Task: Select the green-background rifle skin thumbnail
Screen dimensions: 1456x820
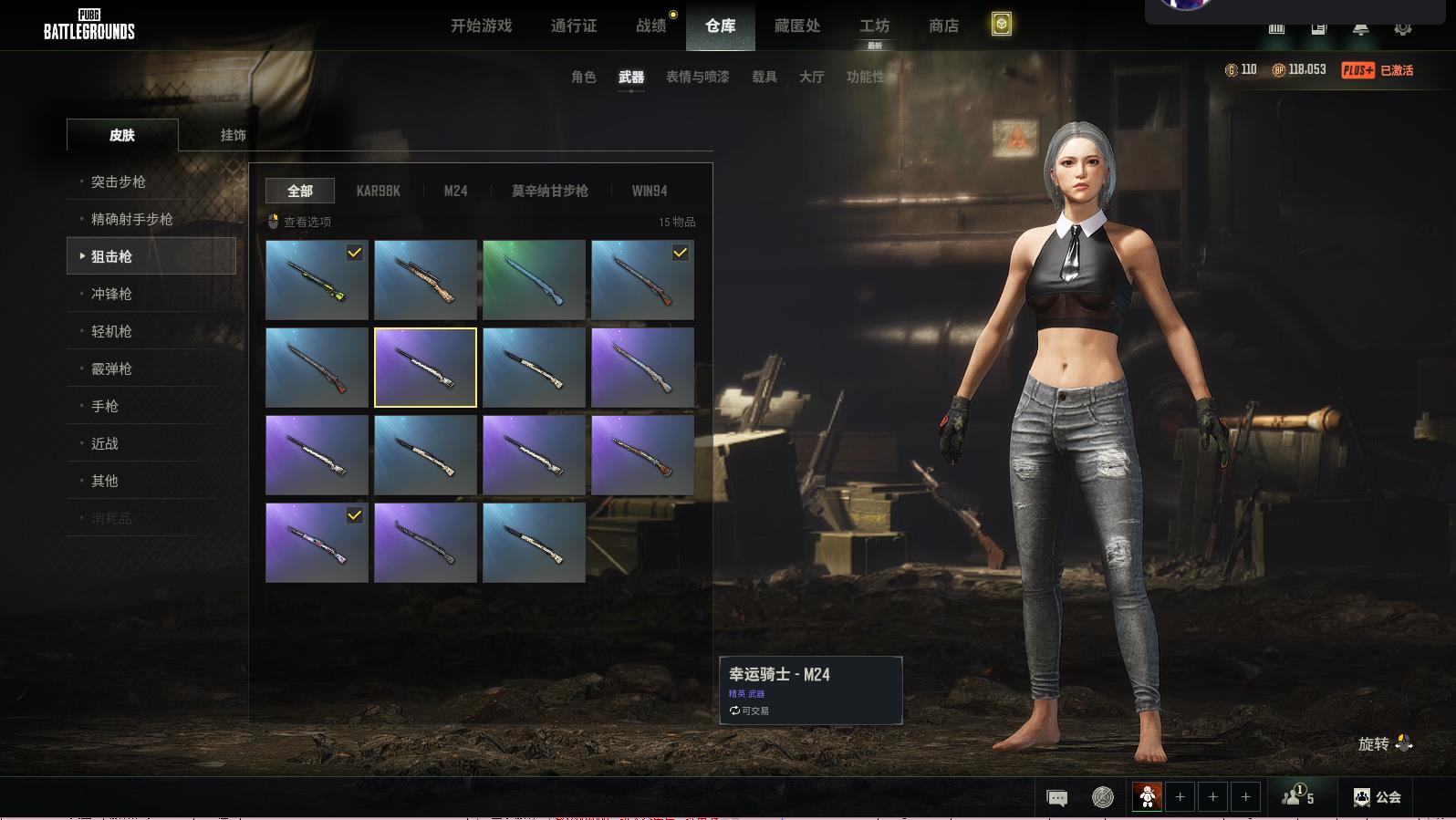Action: click(x=534, y=279)
